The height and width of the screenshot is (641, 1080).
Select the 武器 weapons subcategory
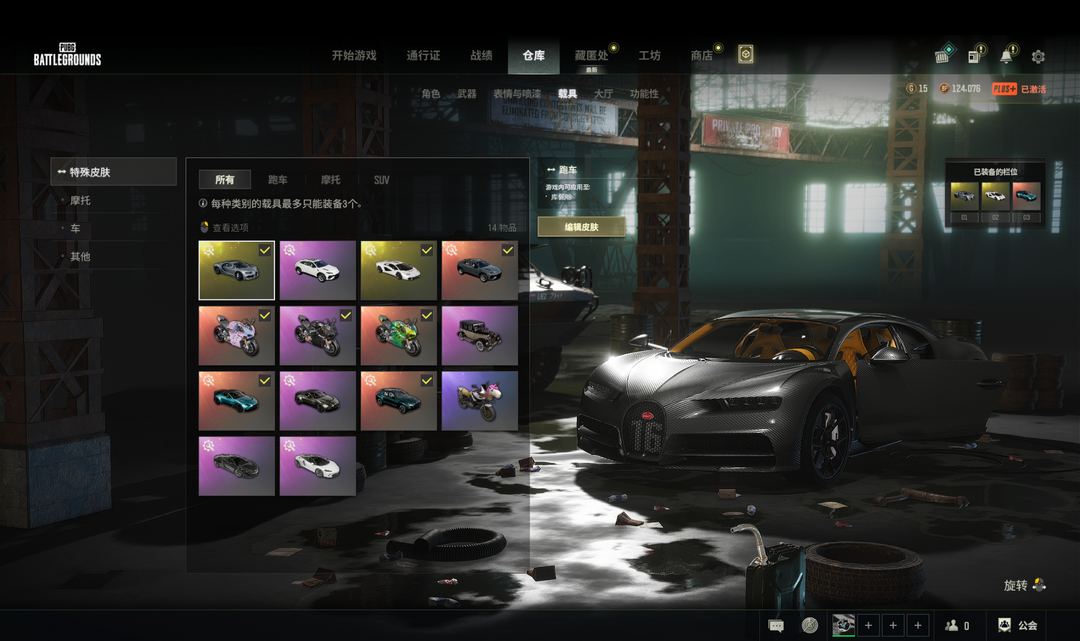[x=466, y=94]
